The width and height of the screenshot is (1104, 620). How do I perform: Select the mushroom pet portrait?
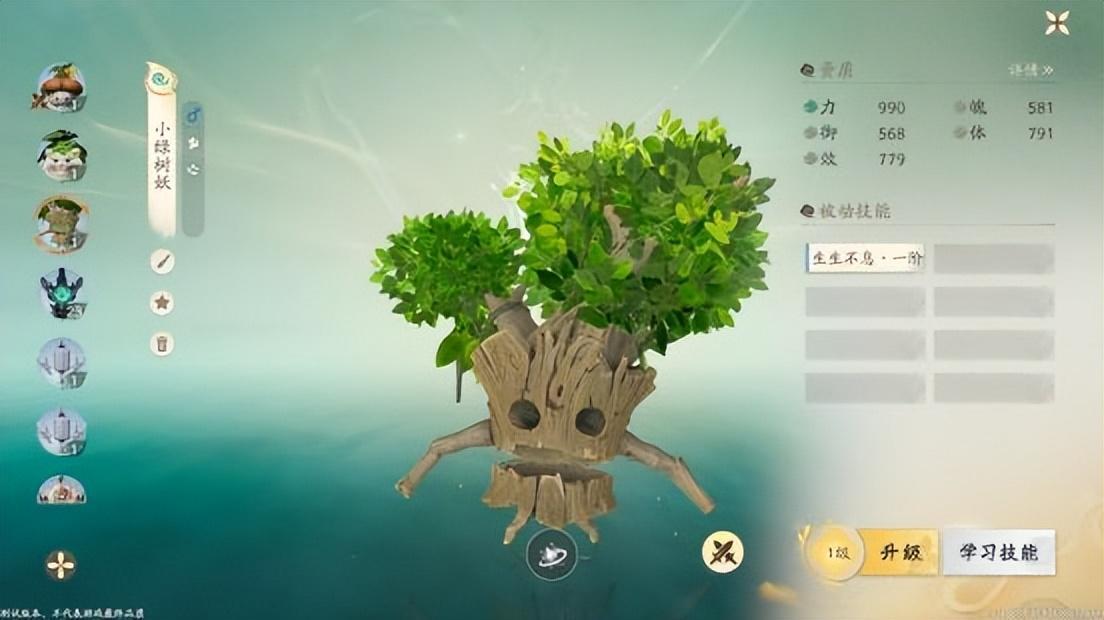pos(62,88)
